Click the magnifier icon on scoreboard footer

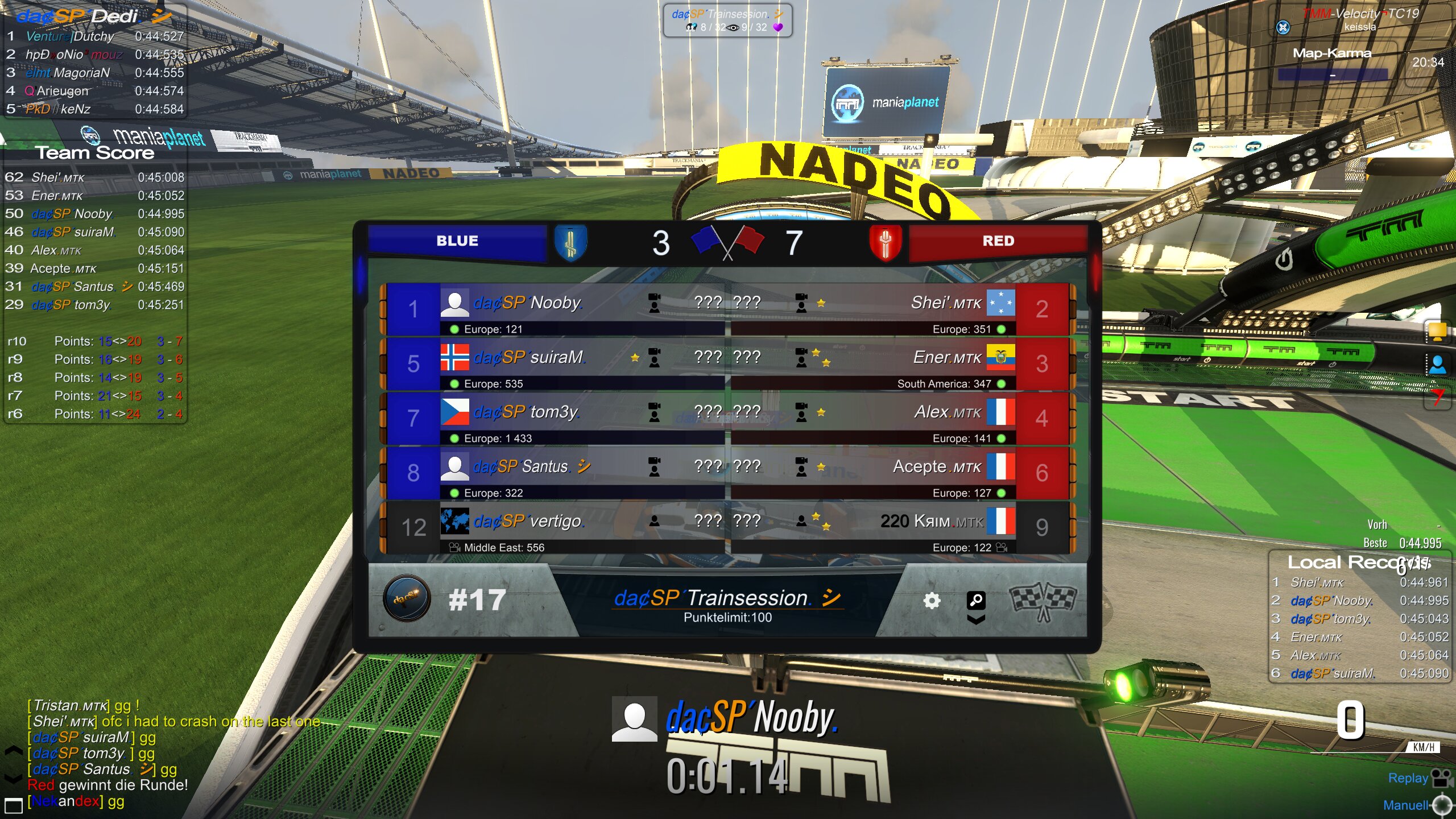[976, 600]
